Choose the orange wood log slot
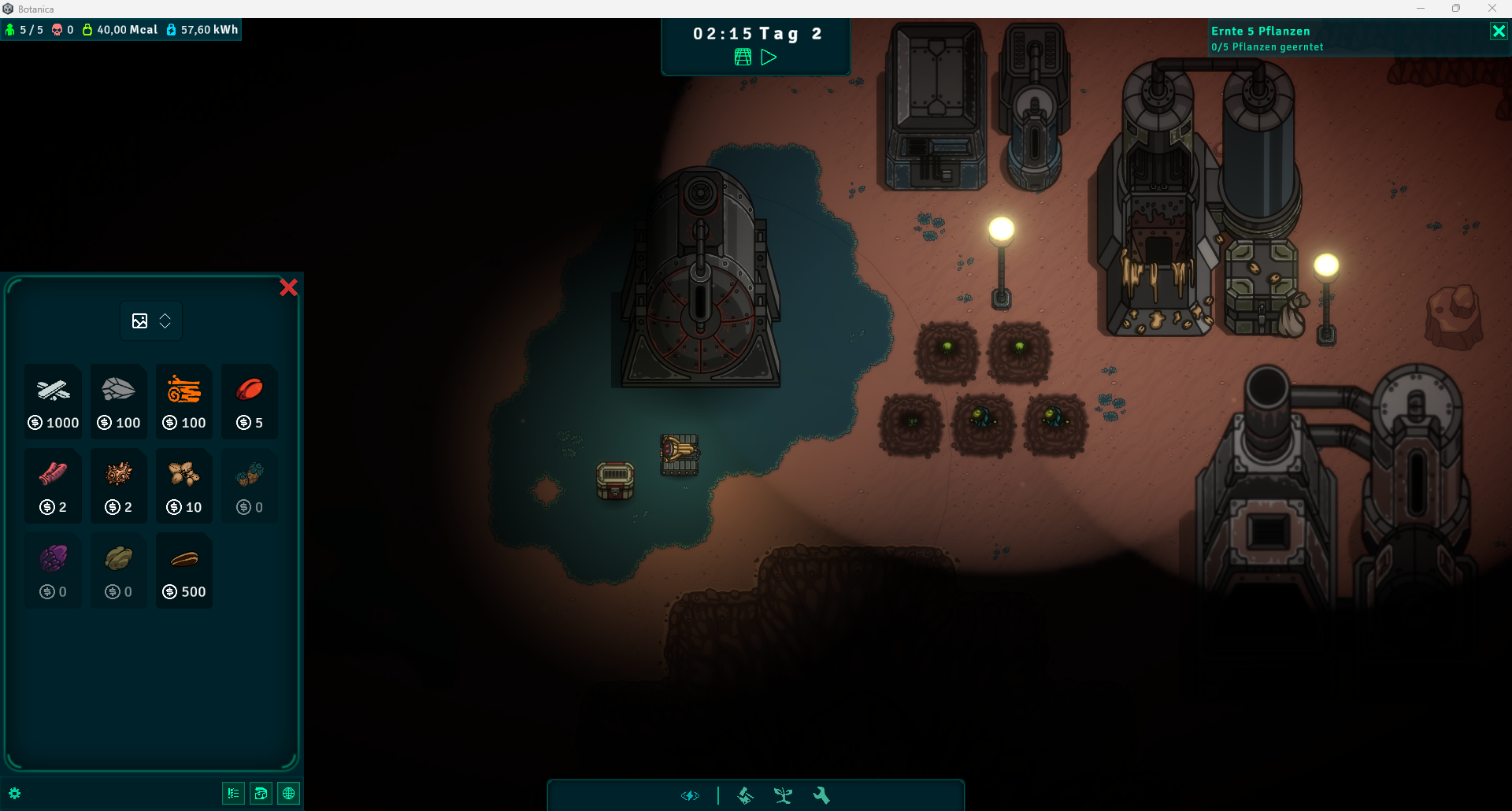1512x811 pixels. tap(184, 401)
